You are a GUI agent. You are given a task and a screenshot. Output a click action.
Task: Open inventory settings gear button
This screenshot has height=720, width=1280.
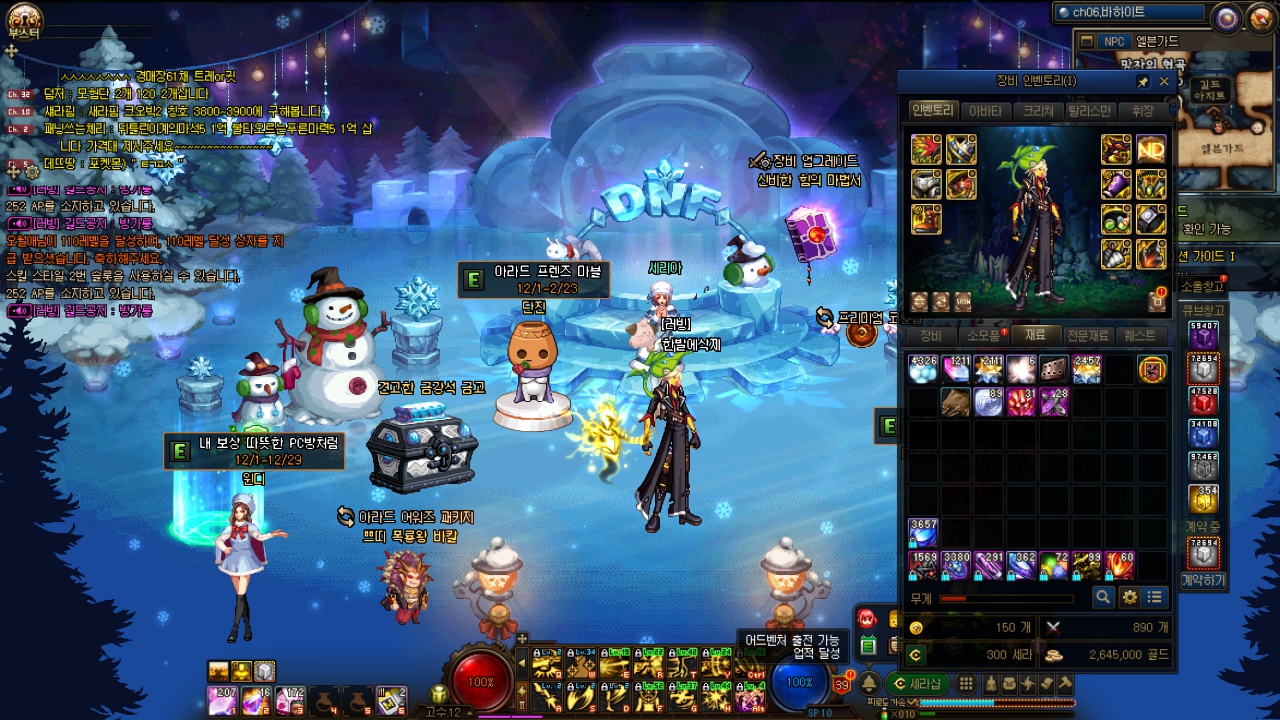(1130, 597)
